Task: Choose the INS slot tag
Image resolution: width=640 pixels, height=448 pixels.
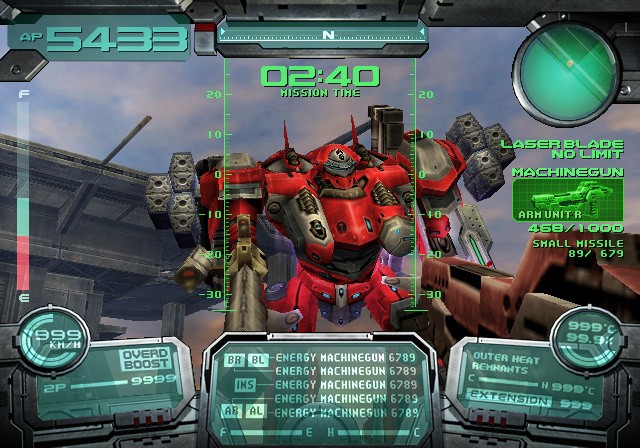Action: tap(246, 384)
